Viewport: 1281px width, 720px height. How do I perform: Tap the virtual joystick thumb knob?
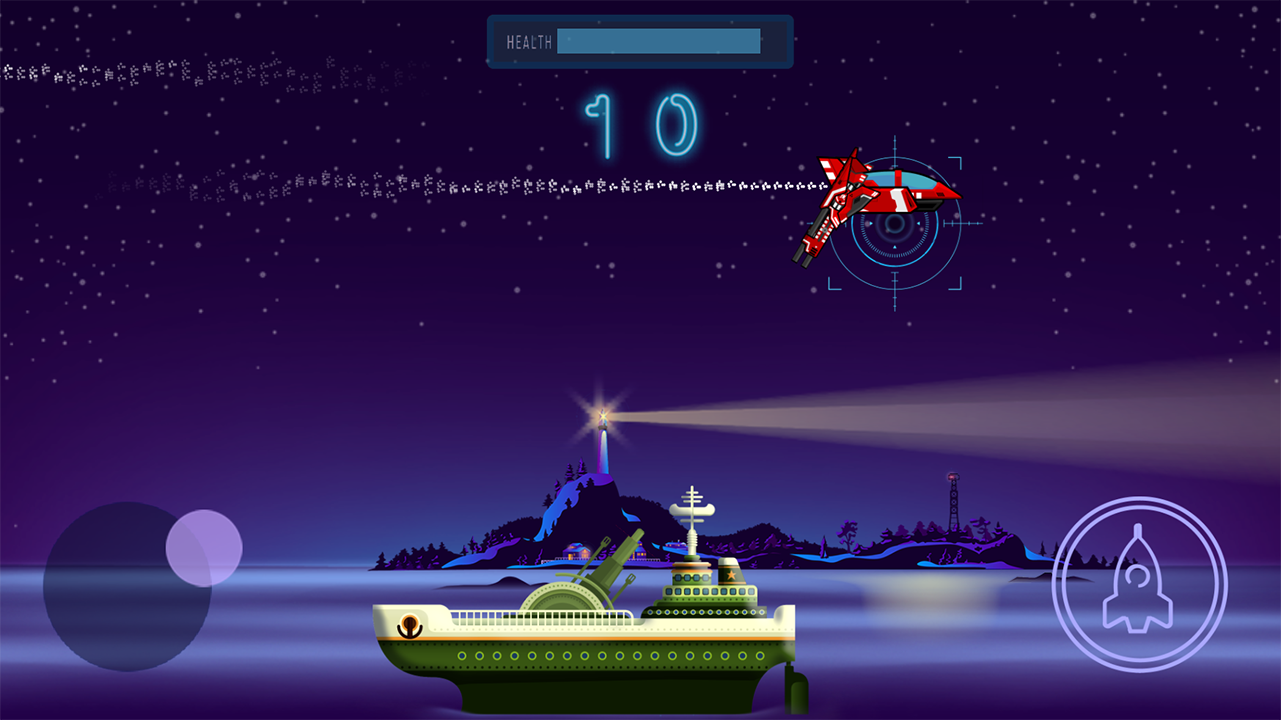[x=204, y=548]
